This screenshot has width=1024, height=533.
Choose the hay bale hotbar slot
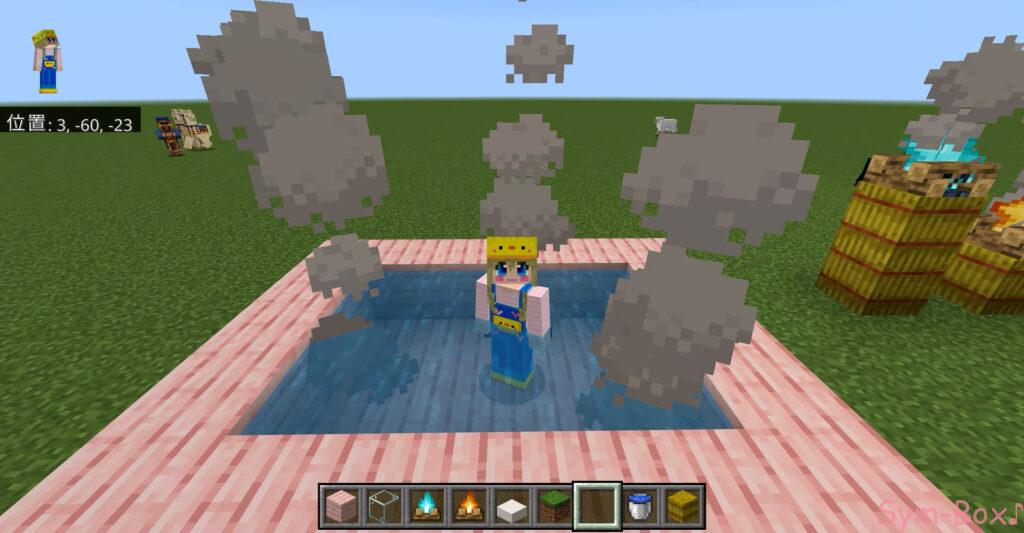tap(684, 506)
